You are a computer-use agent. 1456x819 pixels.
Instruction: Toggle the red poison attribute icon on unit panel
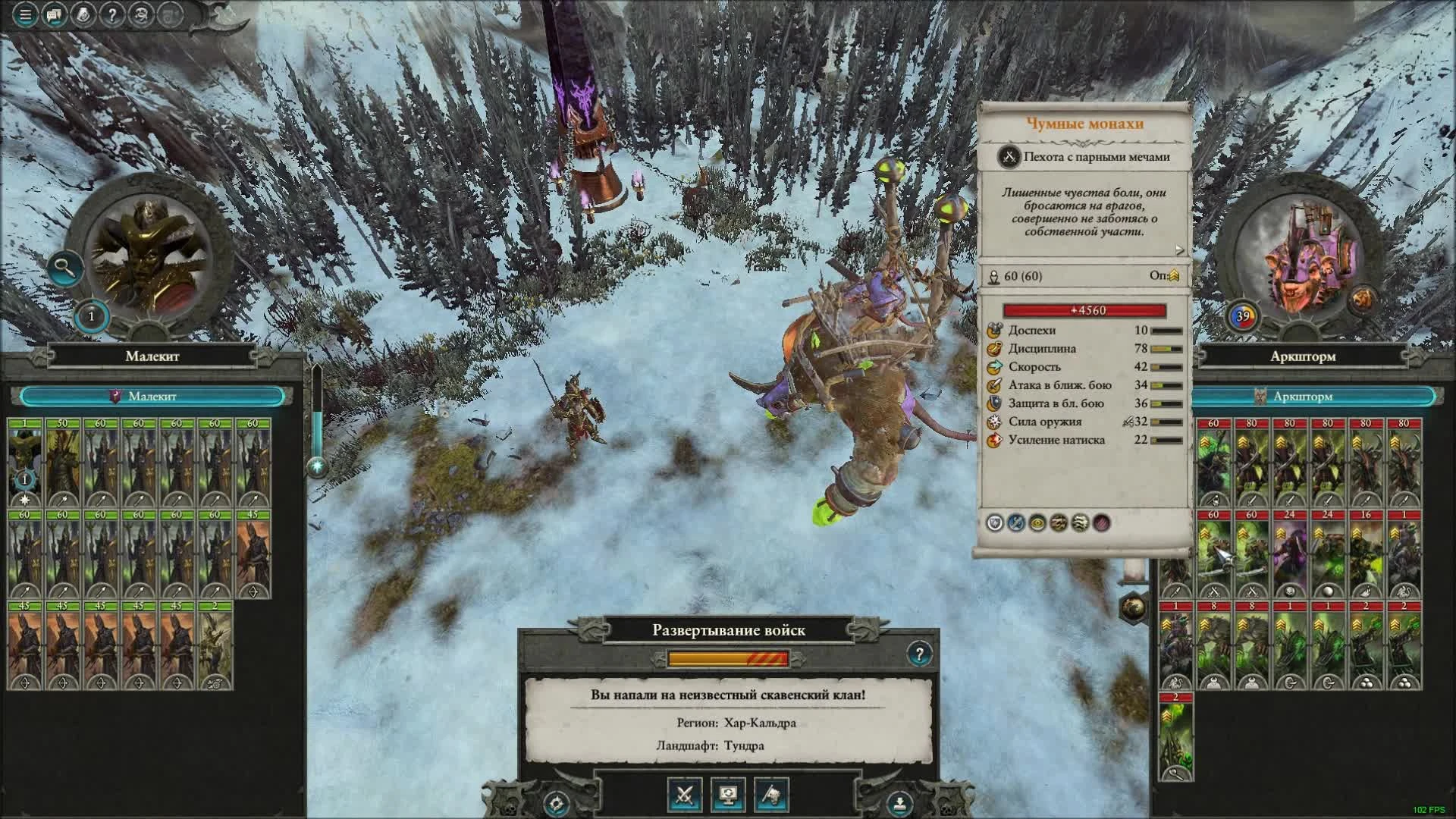(1101, 523)
